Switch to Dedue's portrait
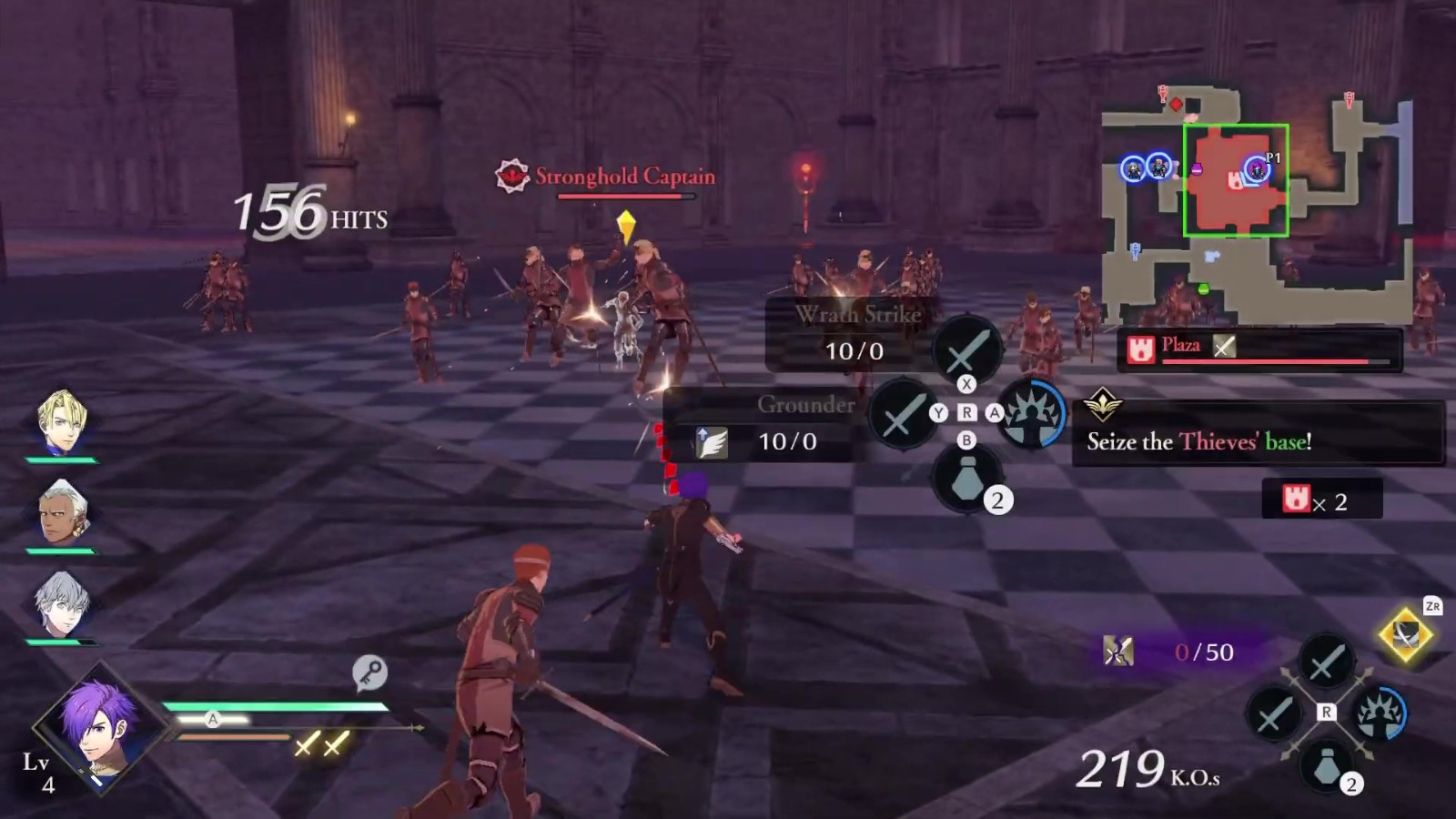 point(62,511)
